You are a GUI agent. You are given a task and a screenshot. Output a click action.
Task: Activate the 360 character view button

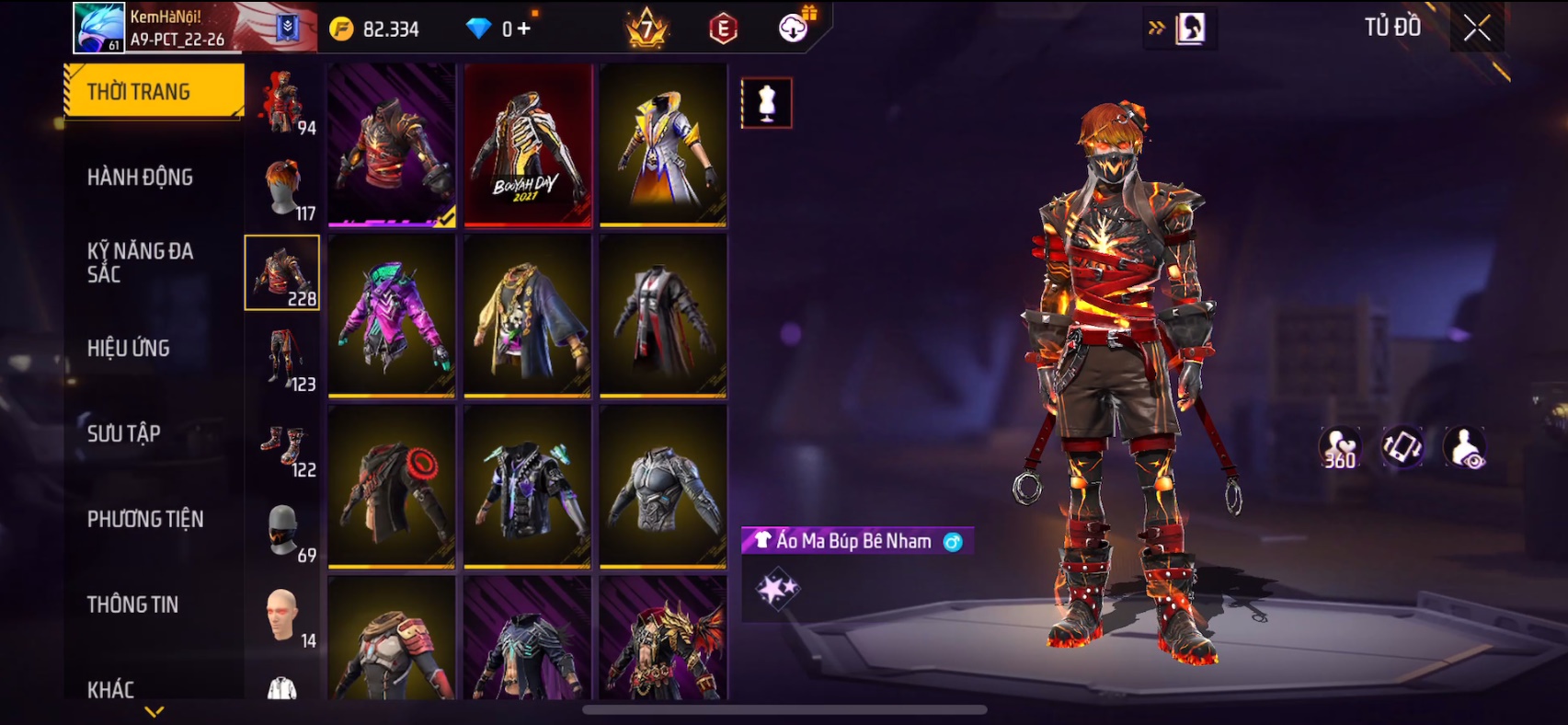[1339, 448]
